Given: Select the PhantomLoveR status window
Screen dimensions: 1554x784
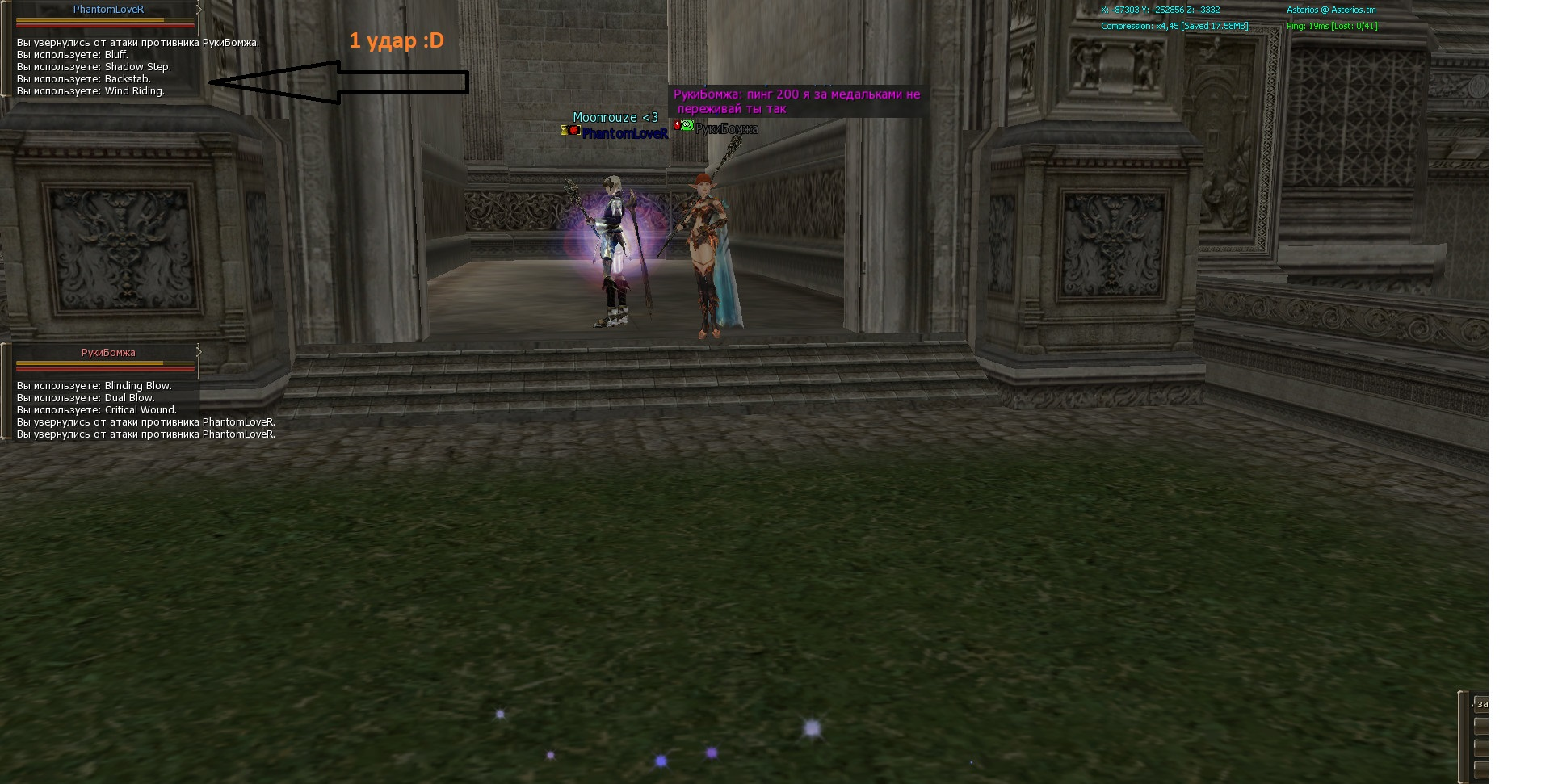Looking at the screenshot, I should (x=107, y=10).
